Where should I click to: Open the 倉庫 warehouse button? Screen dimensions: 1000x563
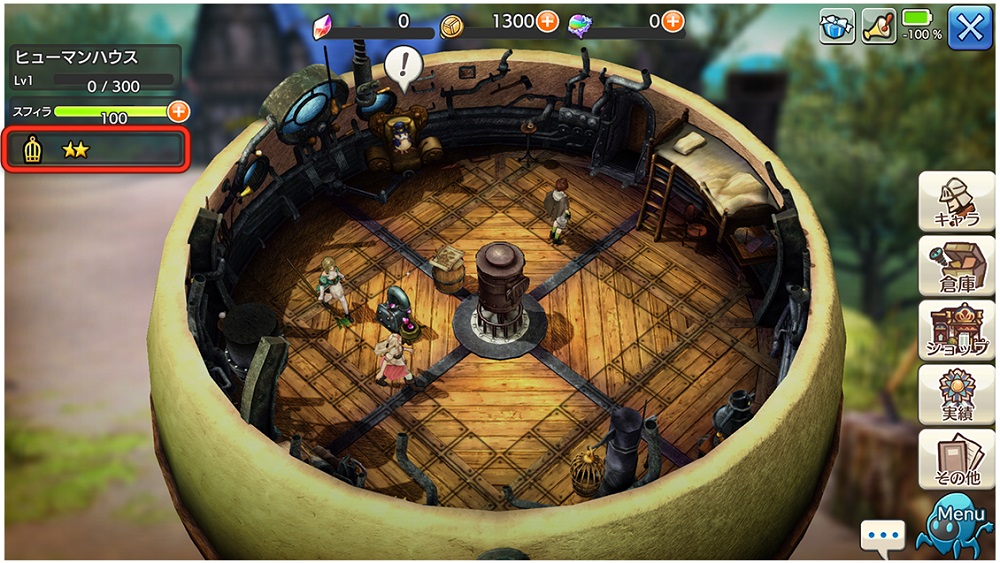pyautogui.click(x=956, y=265)
